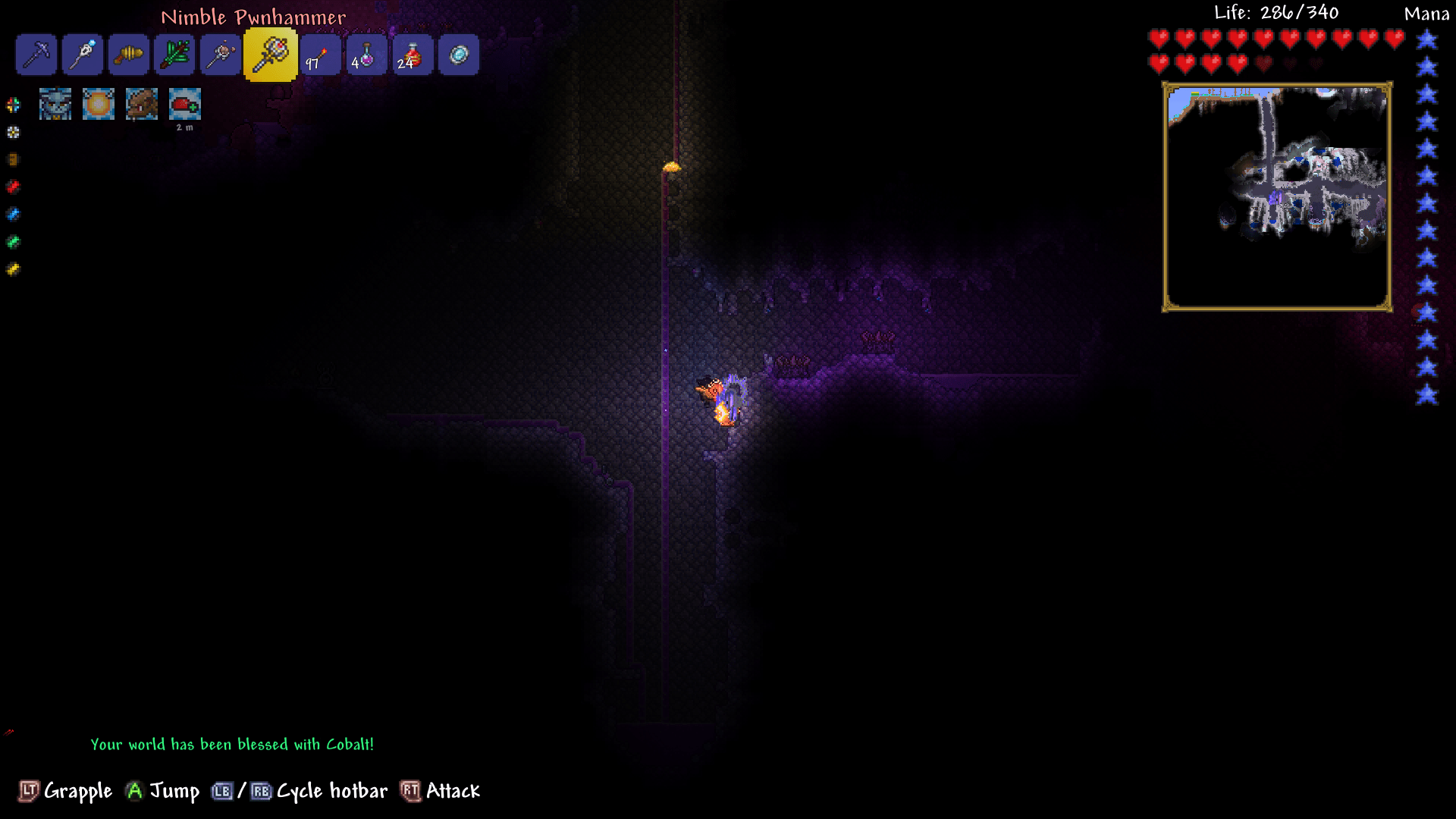Click the werewolf buff icon
The width and height of the screenshot is (1456, 819).
point(142,104)
